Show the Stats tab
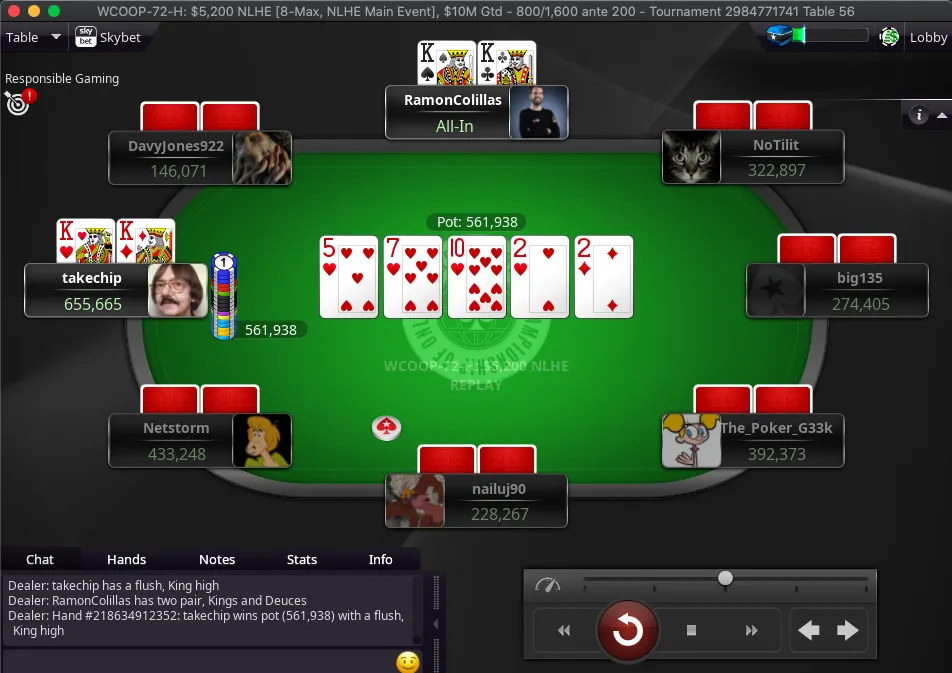Viewport: 952px width, 673px height. 302,560
